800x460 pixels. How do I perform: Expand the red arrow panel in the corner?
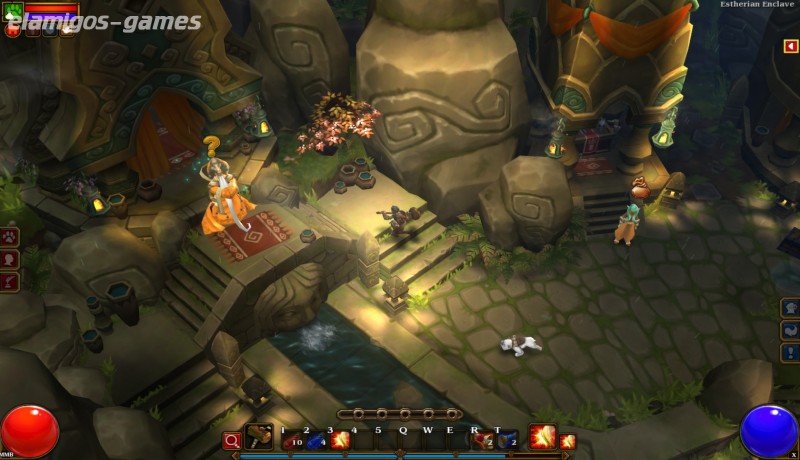(x=790, y=46)
